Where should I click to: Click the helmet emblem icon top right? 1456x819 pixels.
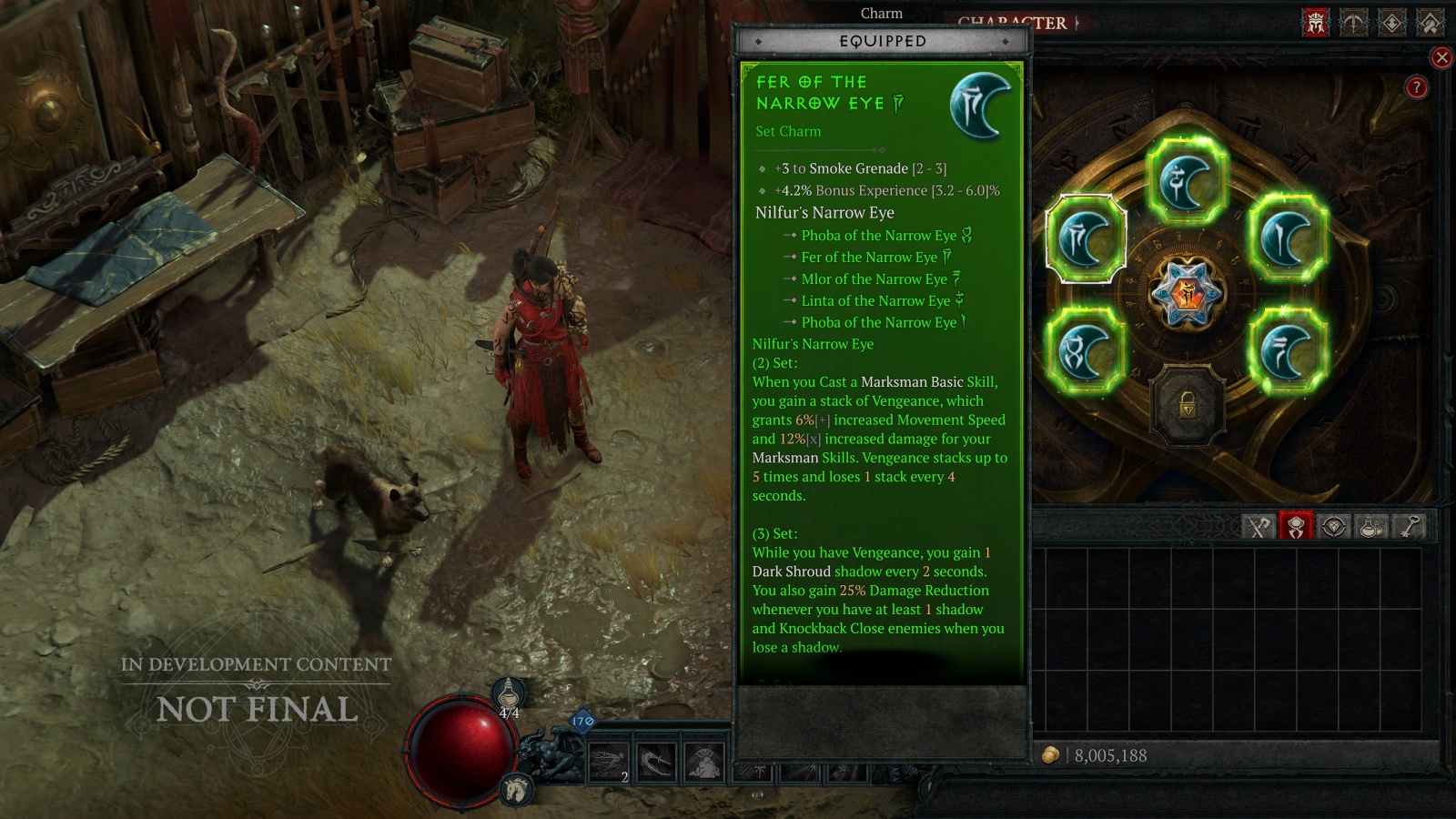(1316, 21)
